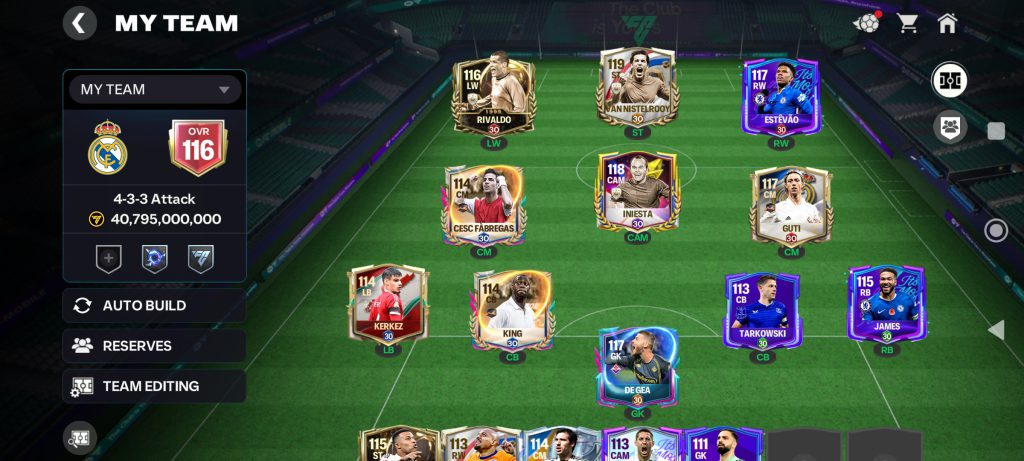Open the shopping cart store

click(908, 23)
